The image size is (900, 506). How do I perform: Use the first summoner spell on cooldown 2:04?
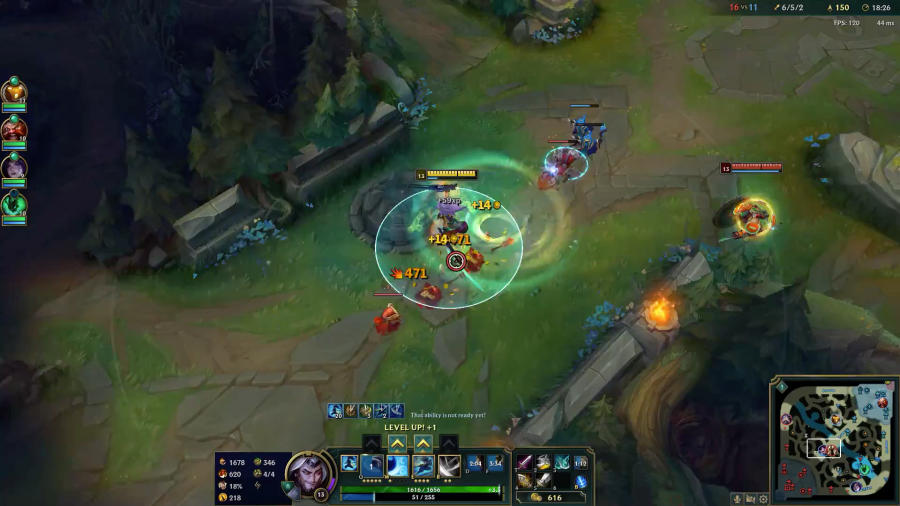(474, 463)
